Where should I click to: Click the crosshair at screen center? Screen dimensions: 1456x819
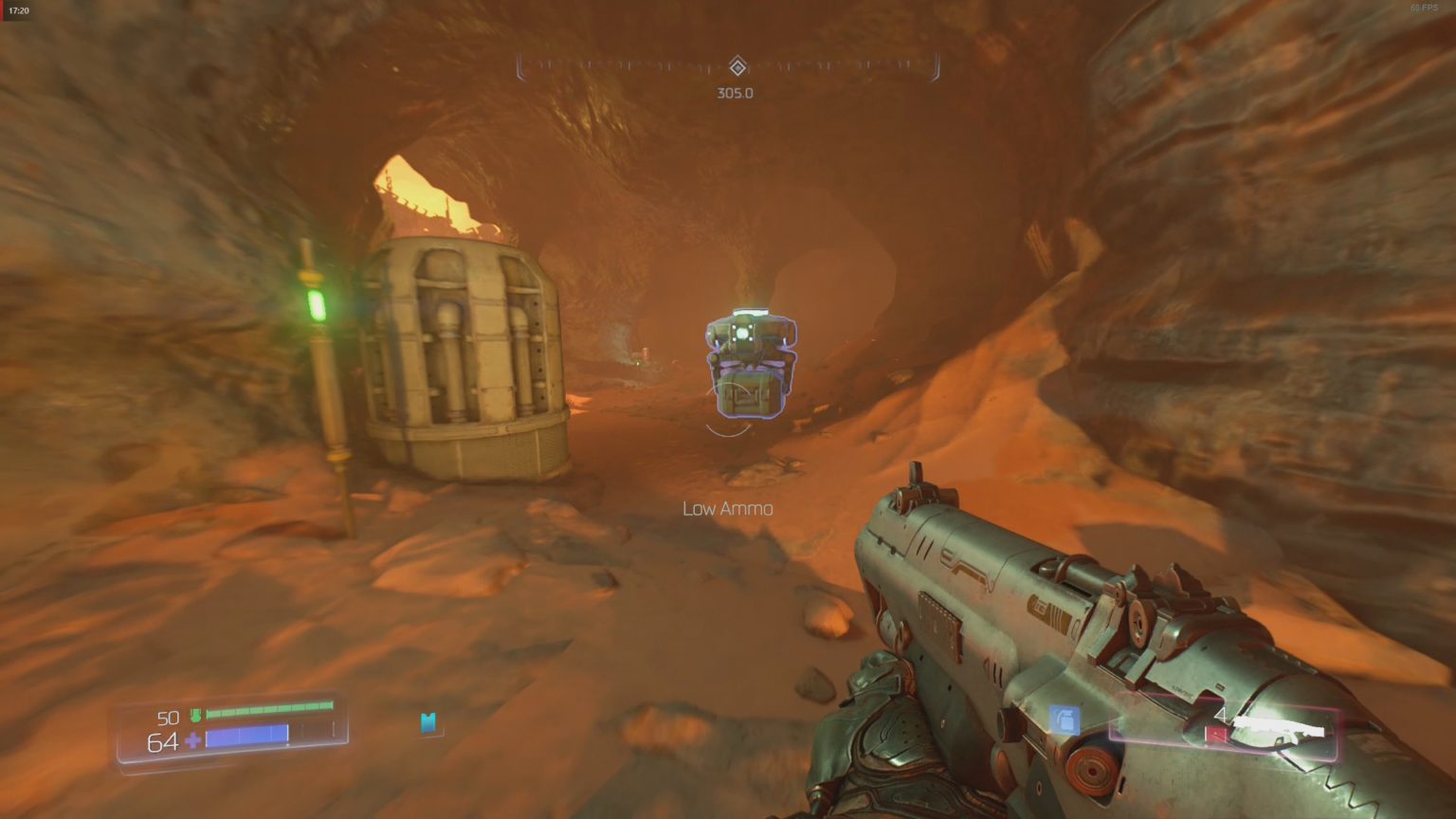coord(728,409)
